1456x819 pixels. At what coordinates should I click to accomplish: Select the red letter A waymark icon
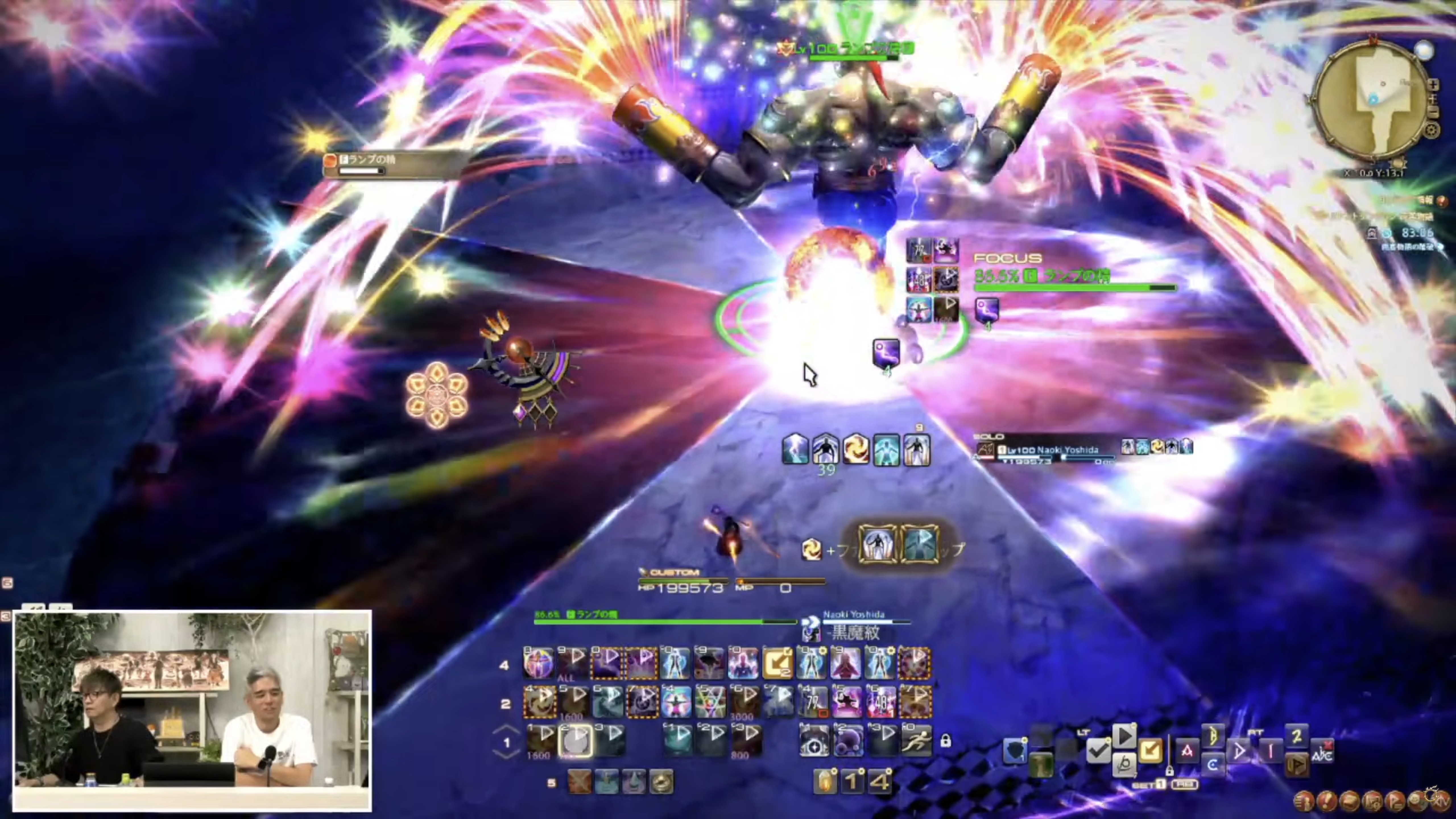click(x=1187, y=751)
